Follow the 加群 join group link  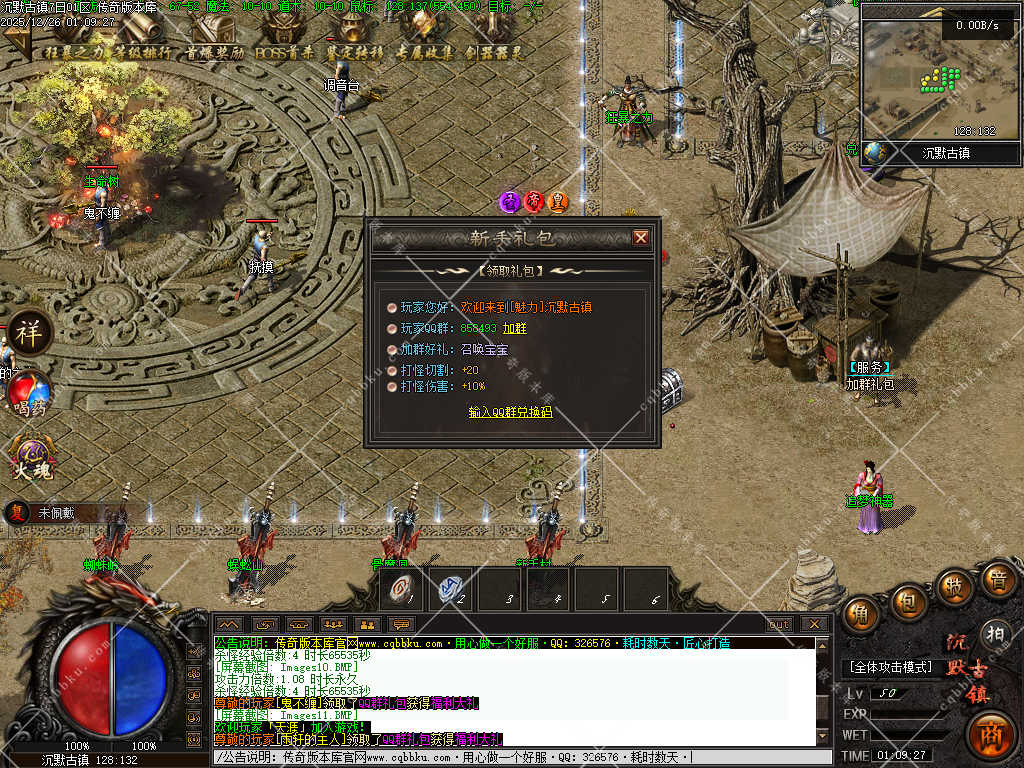[514, 328]
